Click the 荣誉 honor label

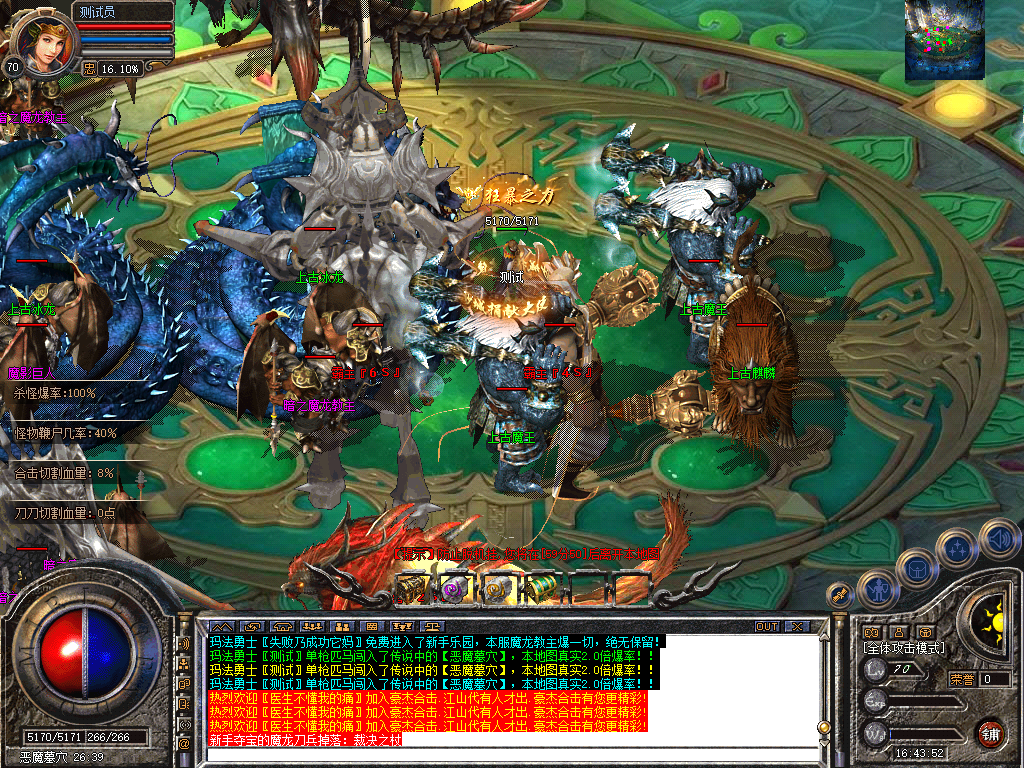pyautogui.click(x=962, y=679)
